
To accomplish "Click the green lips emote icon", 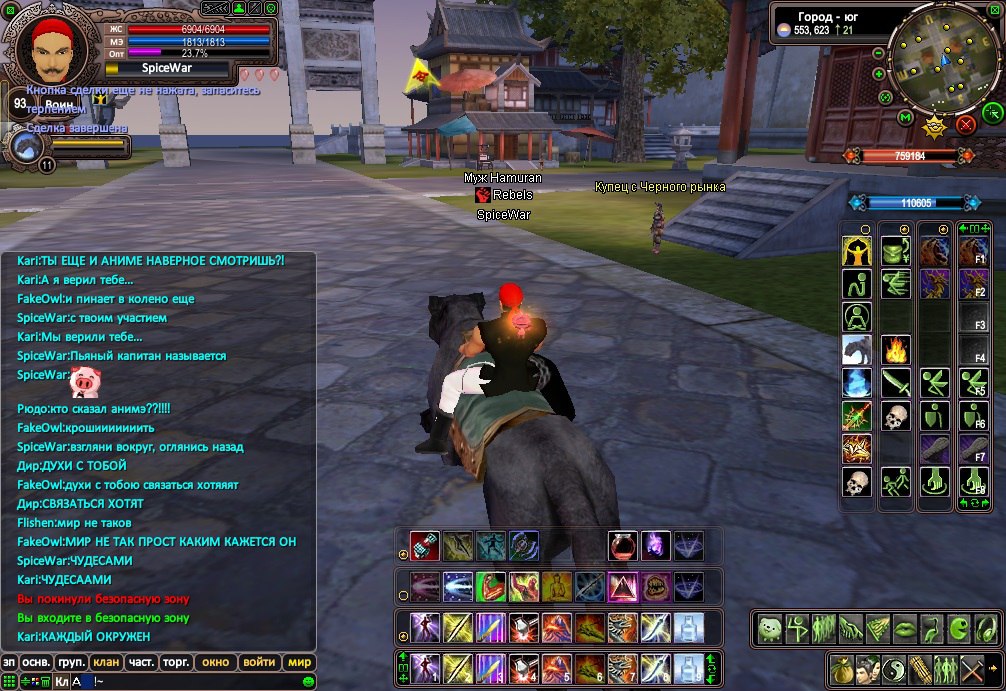I will coord(903,629).
